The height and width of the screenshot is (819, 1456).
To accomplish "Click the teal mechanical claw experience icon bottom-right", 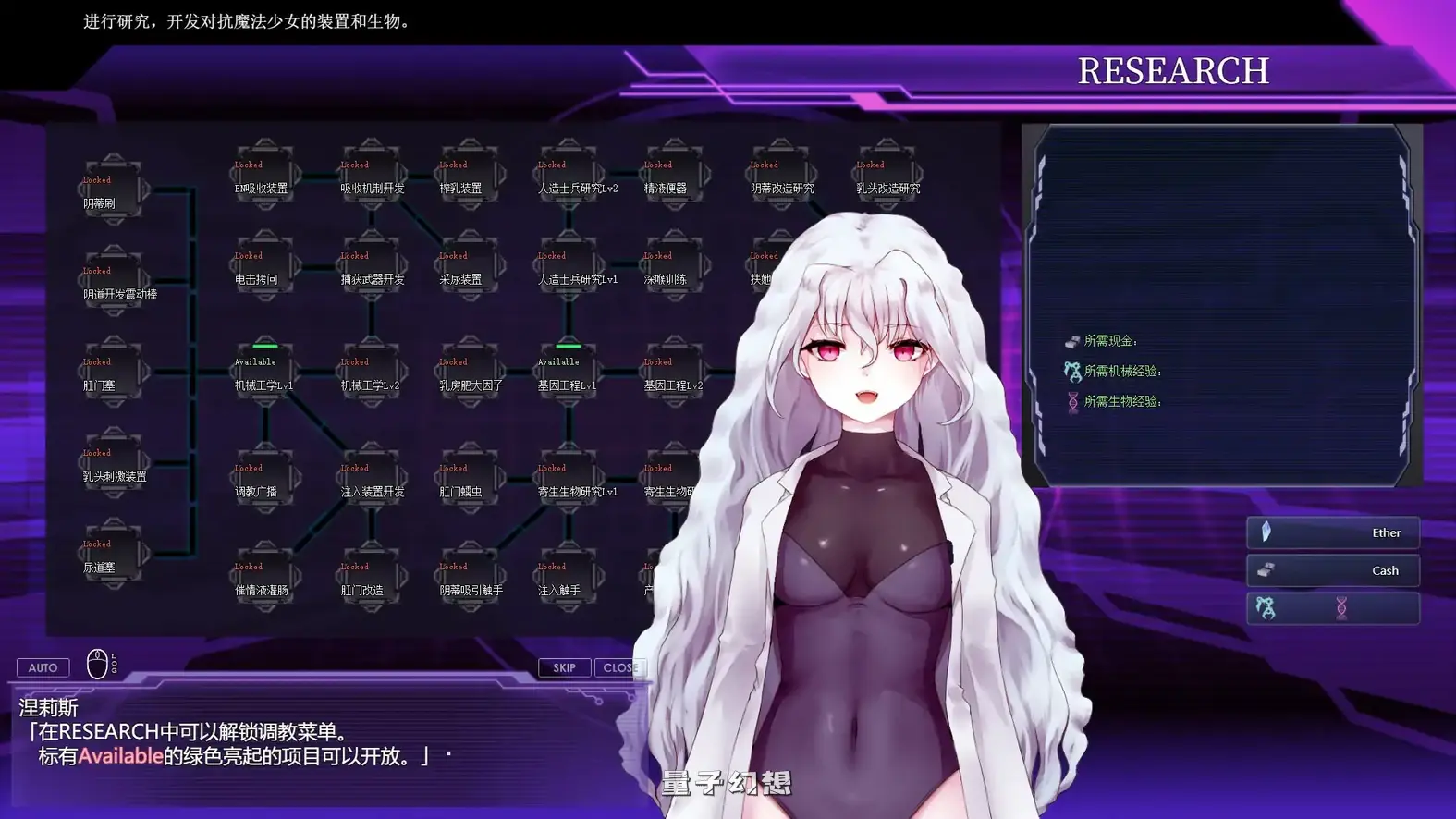I will [1265, 606].
